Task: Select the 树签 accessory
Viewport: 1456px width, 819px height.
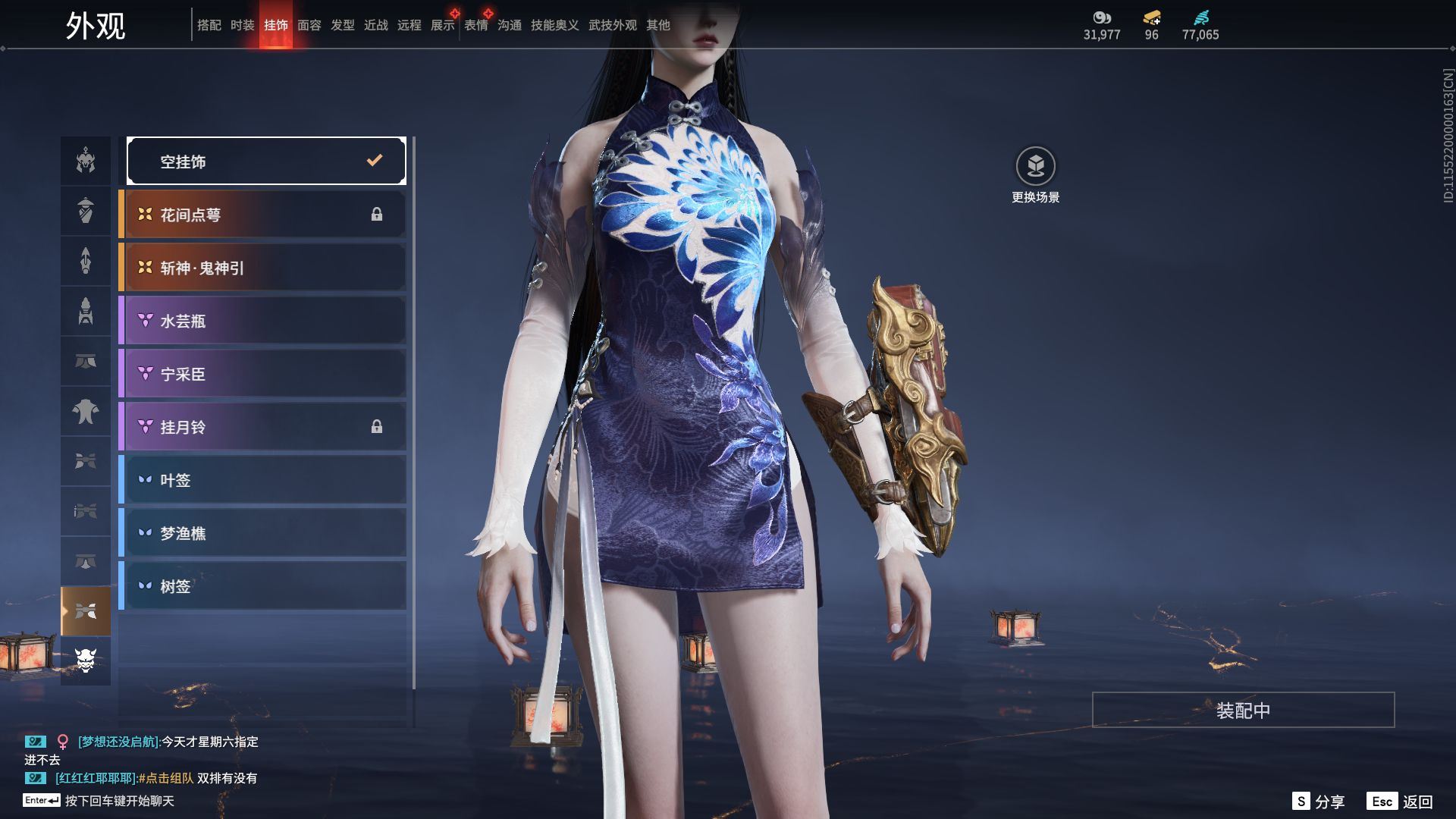Action: tap(262, 586)
